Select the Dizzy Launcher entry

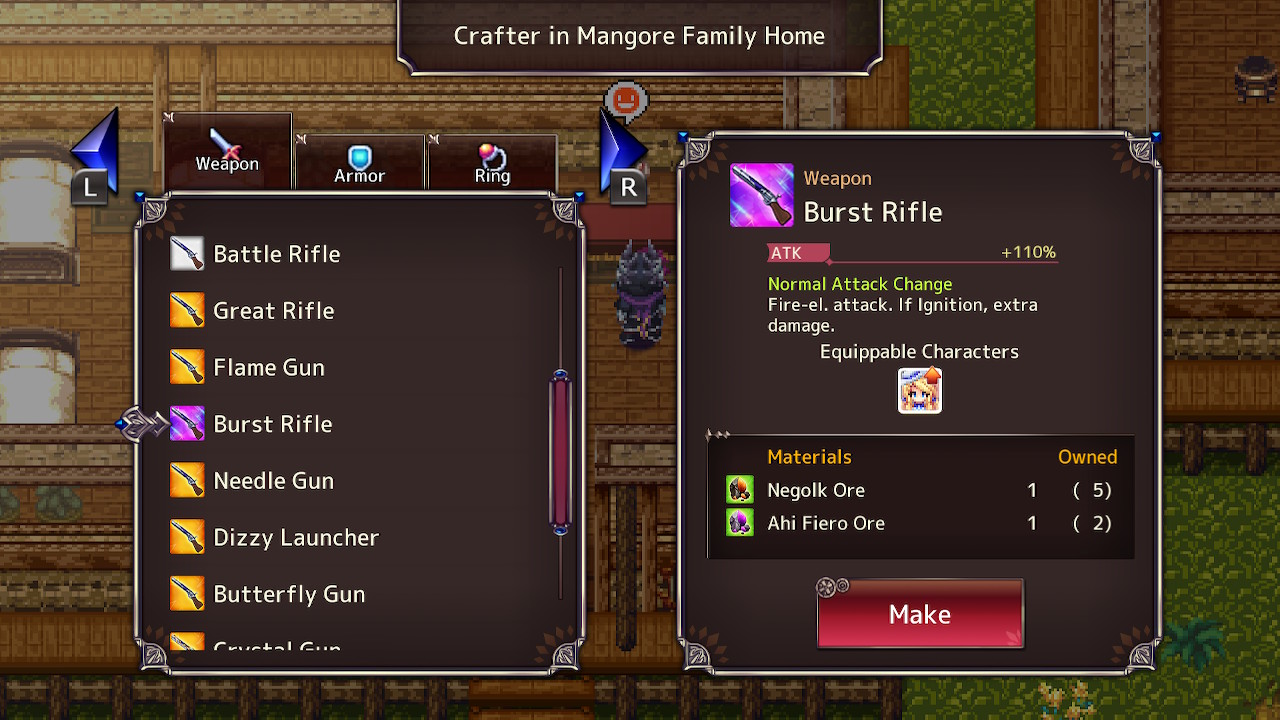tap(295, 537)
